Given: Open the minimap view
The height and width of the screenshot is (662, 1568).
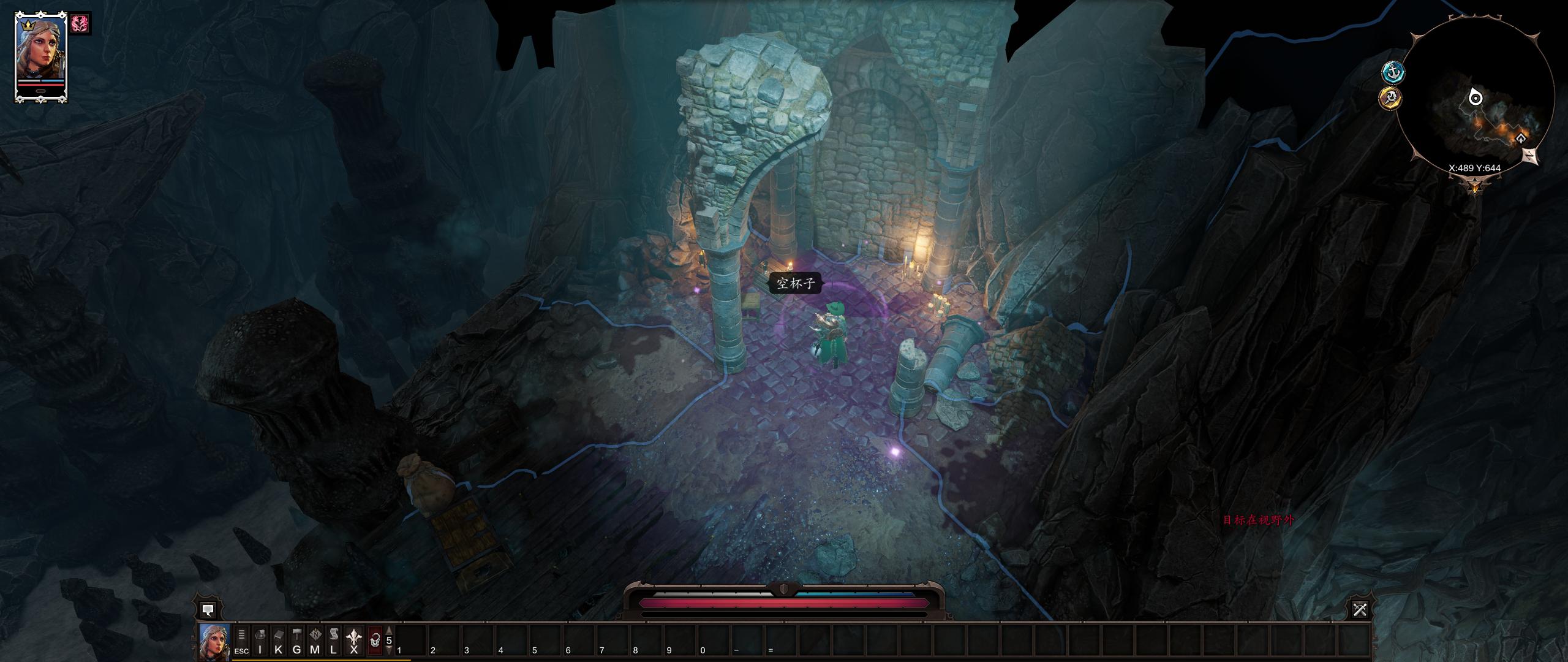Looking at the screenshot, I should [x=1475, y=98].
